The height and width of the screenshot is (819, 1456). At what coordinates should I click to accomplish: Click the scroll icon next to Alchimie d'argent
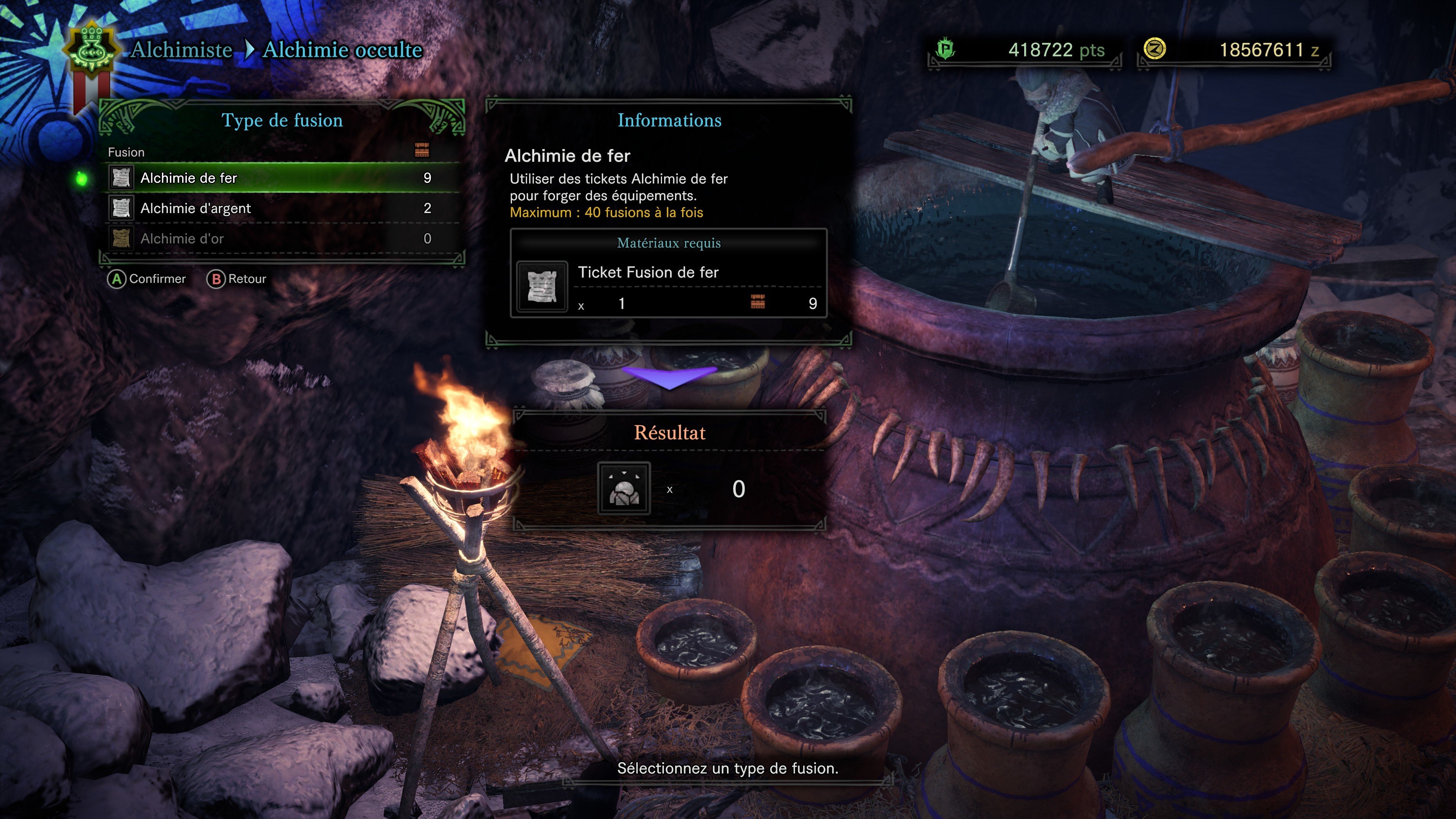121,208
